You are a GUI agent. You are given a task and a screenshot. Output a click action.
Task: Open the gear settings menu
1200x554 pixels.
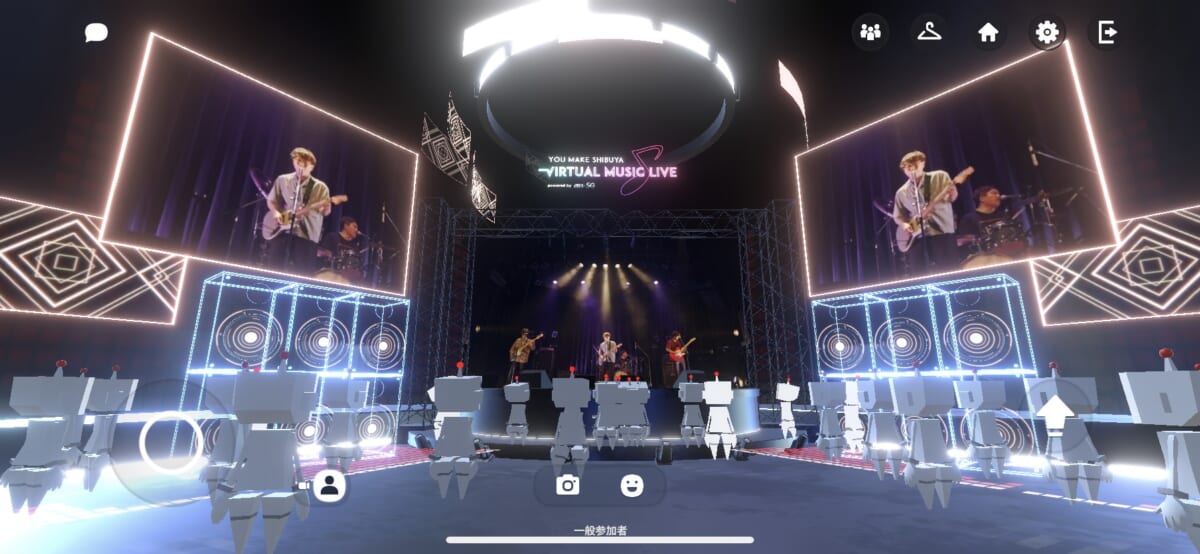click(1047, 33)
